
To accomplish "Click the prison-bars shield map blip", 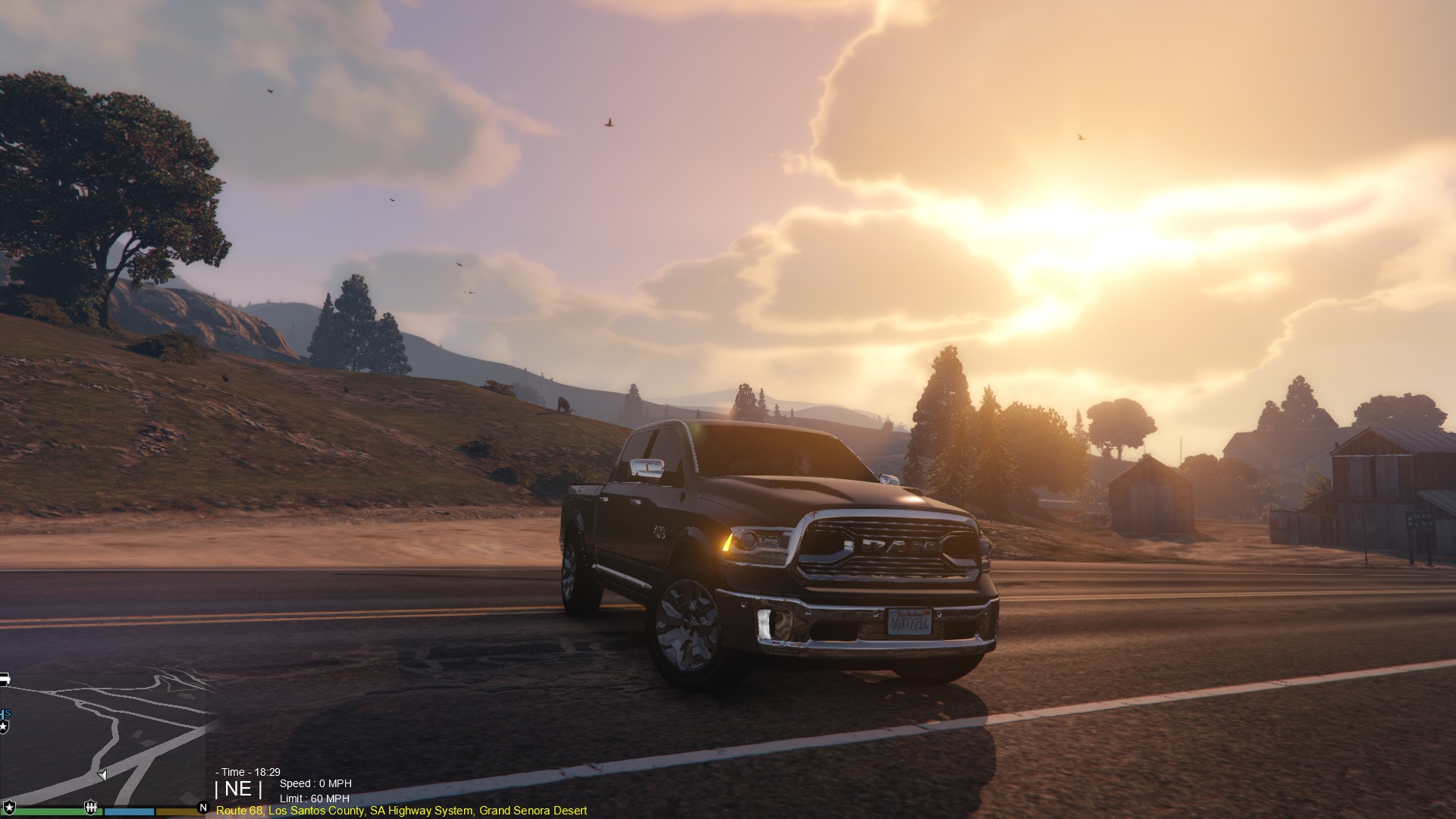I will pyautogui.click(x=90, y=807).
